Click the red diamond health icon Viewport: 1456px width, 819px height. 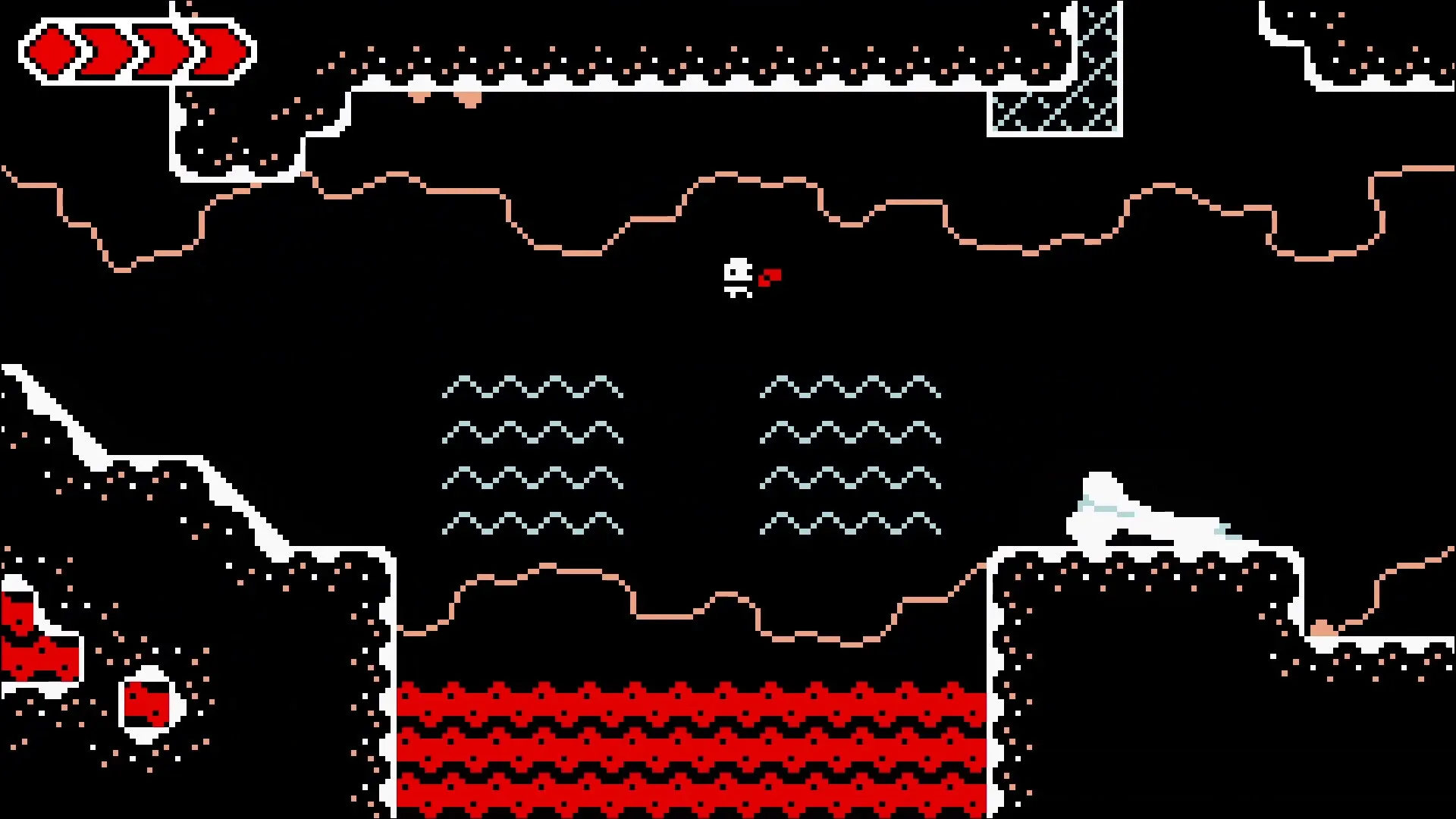[49, 49]
